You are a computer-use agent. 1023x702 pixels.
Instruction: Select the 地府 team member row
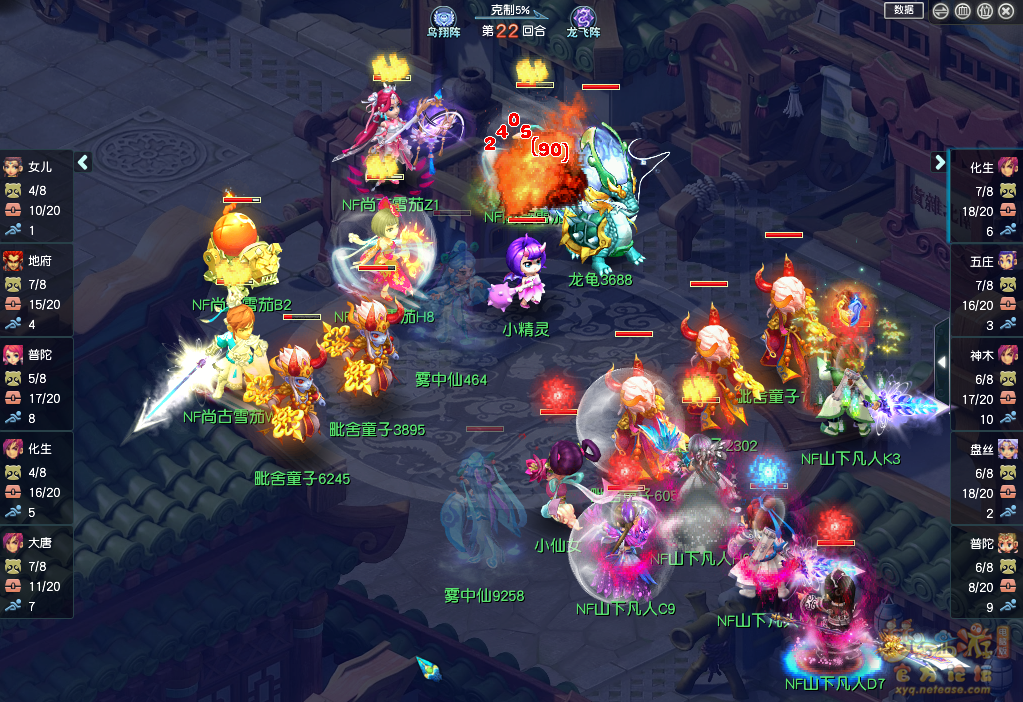tap(36, 291)
